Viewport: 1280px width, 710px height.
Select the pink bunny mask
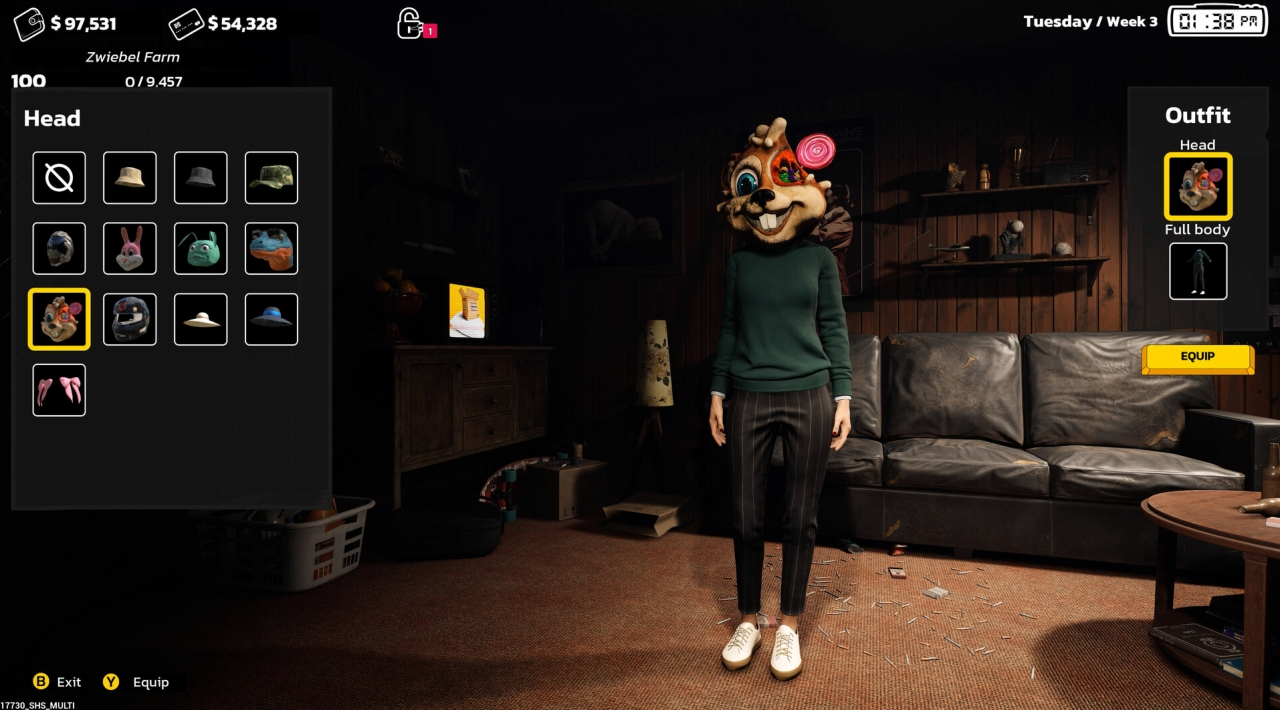(130, 248)
